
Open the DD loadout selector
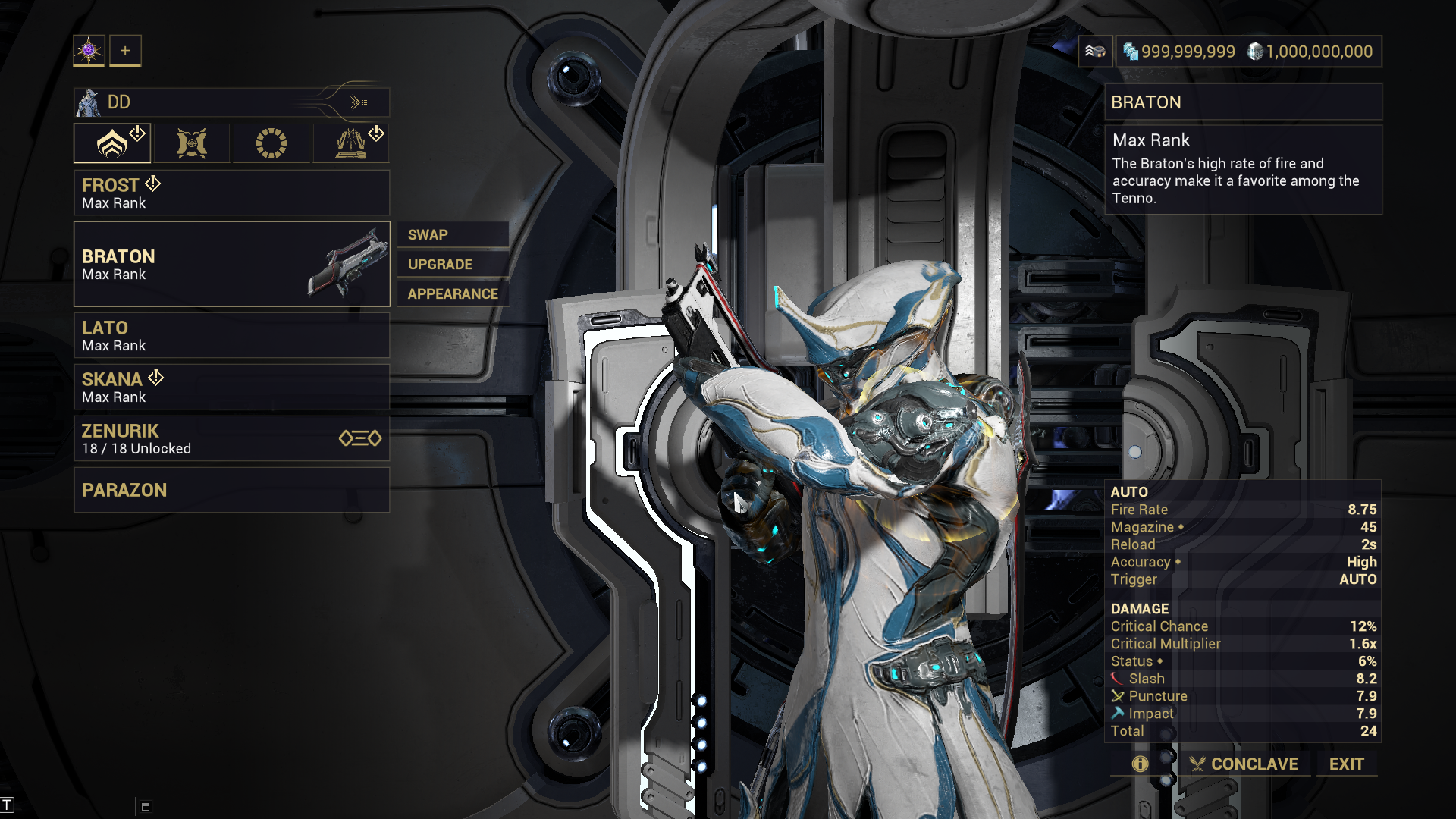231,102
